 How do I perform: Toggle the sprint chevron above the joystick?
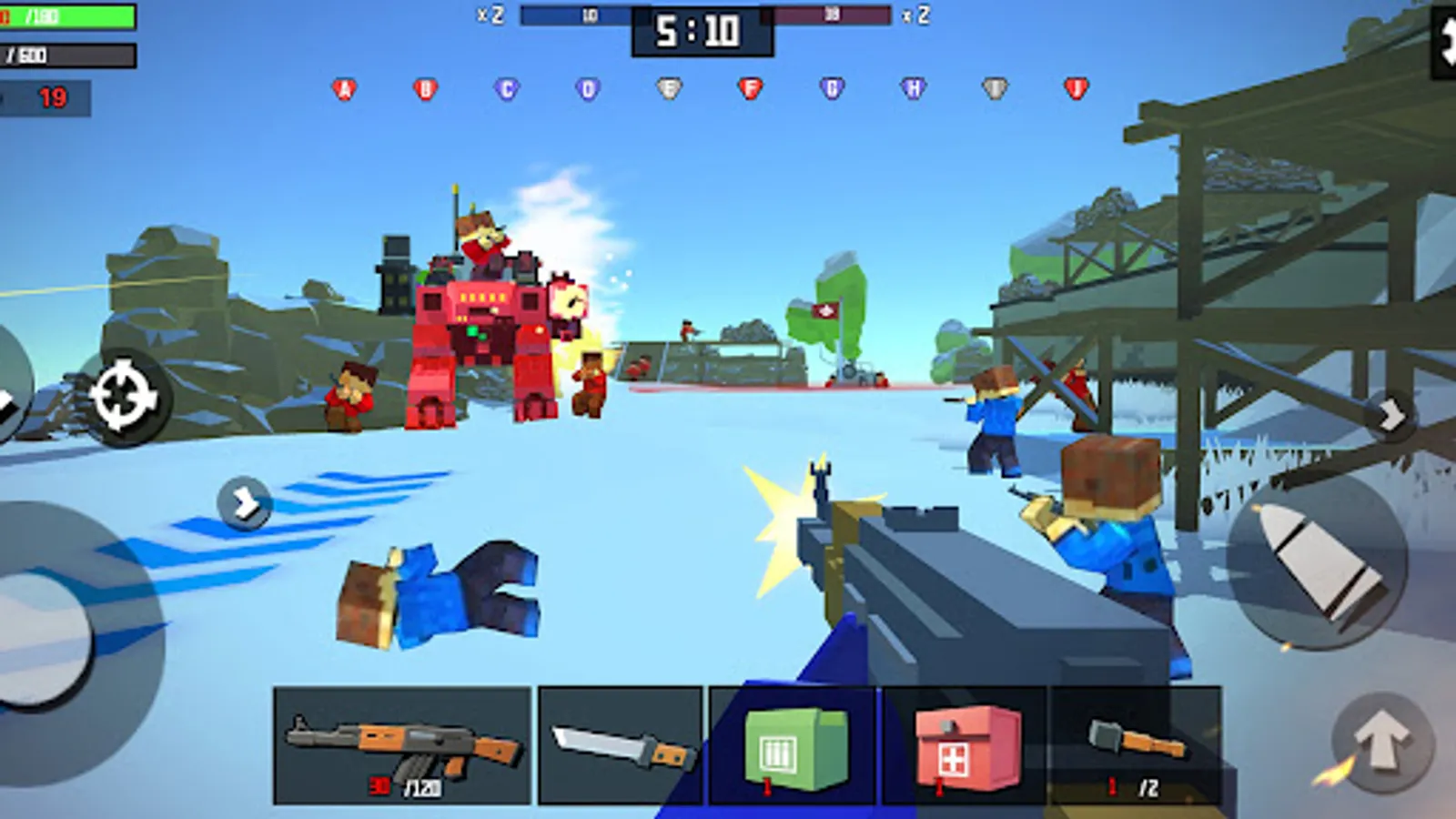[244, 501]
